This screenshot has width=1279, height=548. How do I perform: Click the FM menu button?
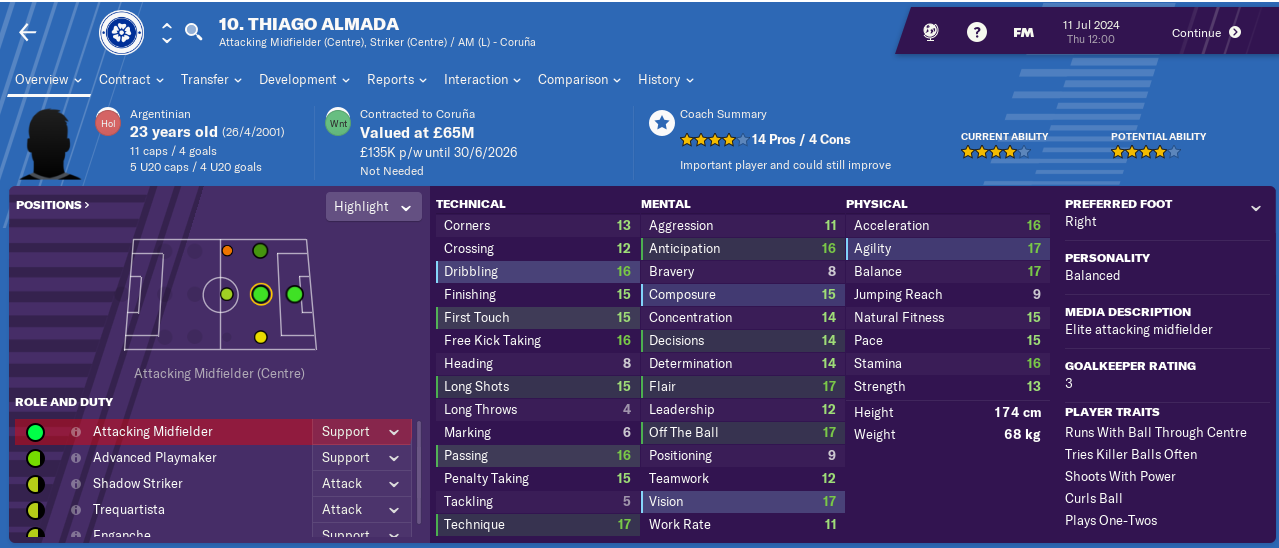(x=1023, y=33)
